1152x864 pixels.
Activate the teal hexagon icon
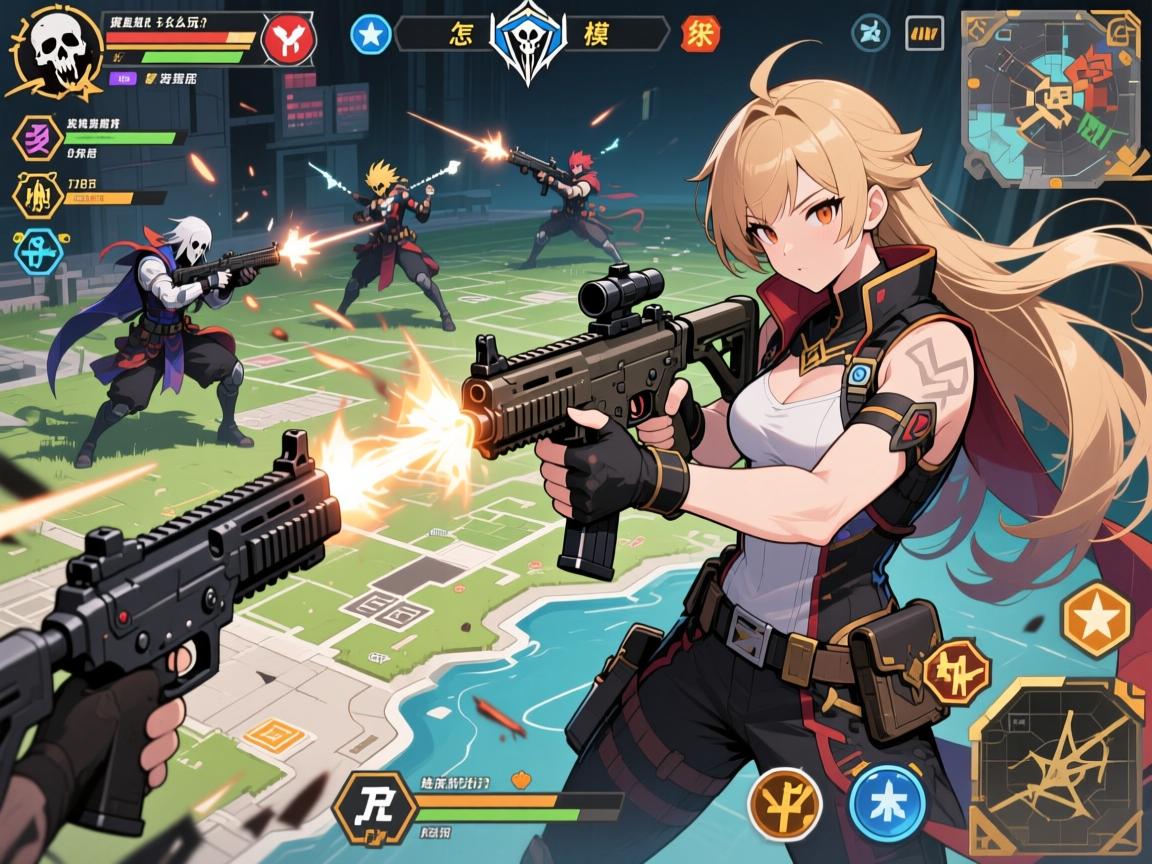(39, 251)
